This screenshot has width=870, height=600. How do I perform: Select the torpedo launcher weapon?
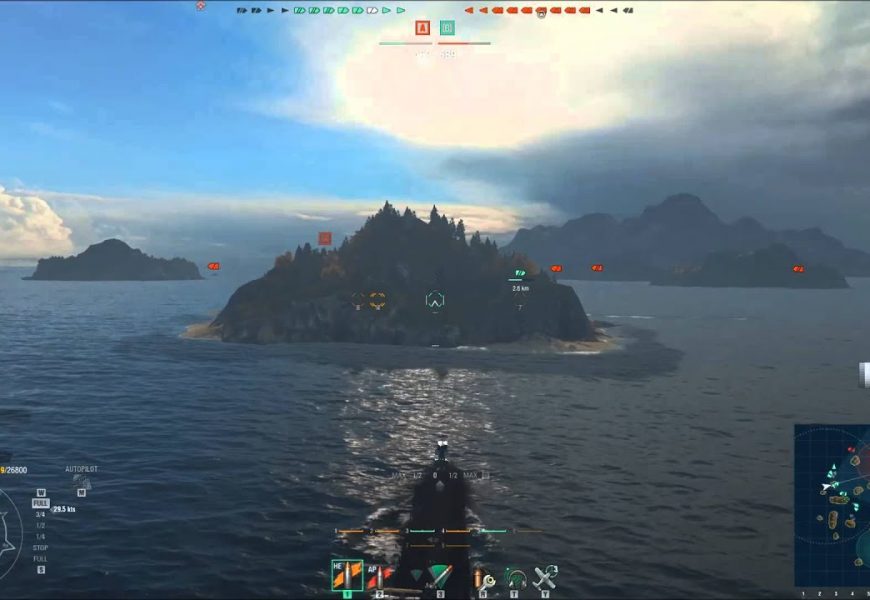437,577
